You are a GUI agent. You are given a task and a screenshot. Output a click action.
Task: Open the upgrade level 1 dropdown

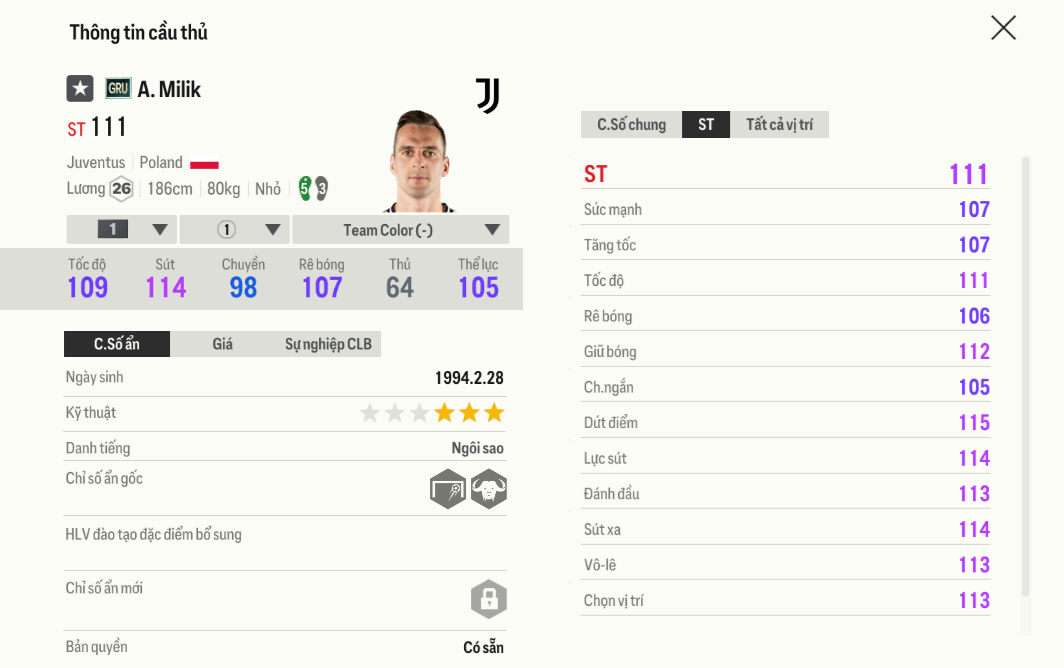(x=122, y=230)
